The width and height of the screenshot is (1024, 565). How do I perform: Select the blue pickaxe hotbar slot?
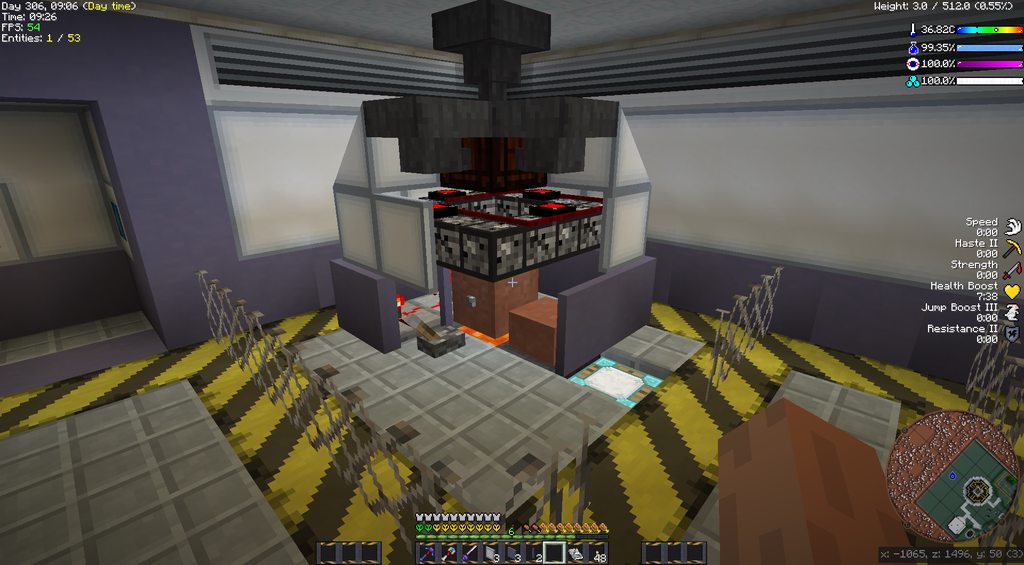(x=426, y=553)
